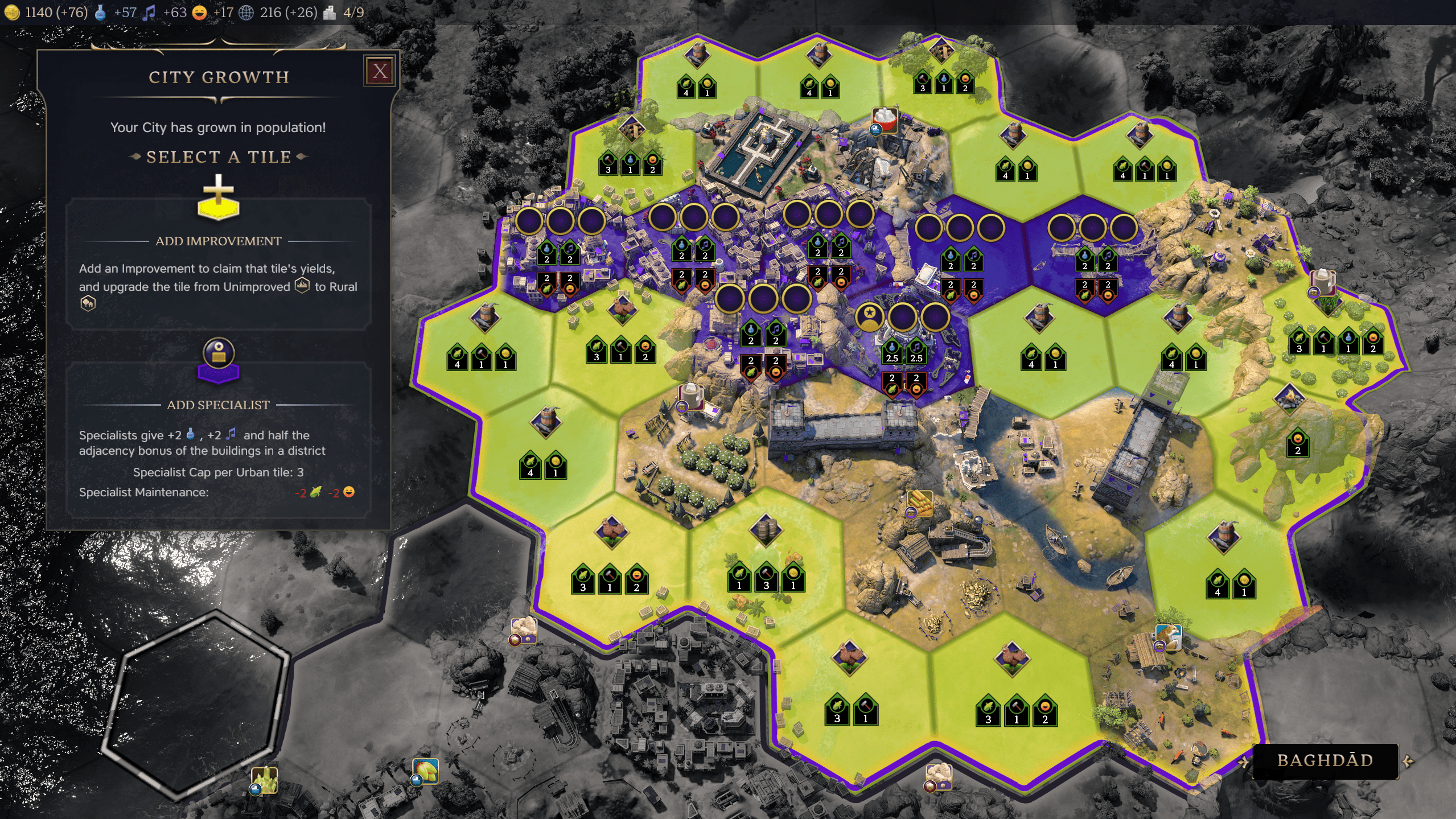Select the palace tile with 2.5 science and culture
Image resolution: width=1456 pixels, height=819 pixels.
coord(903,347)
